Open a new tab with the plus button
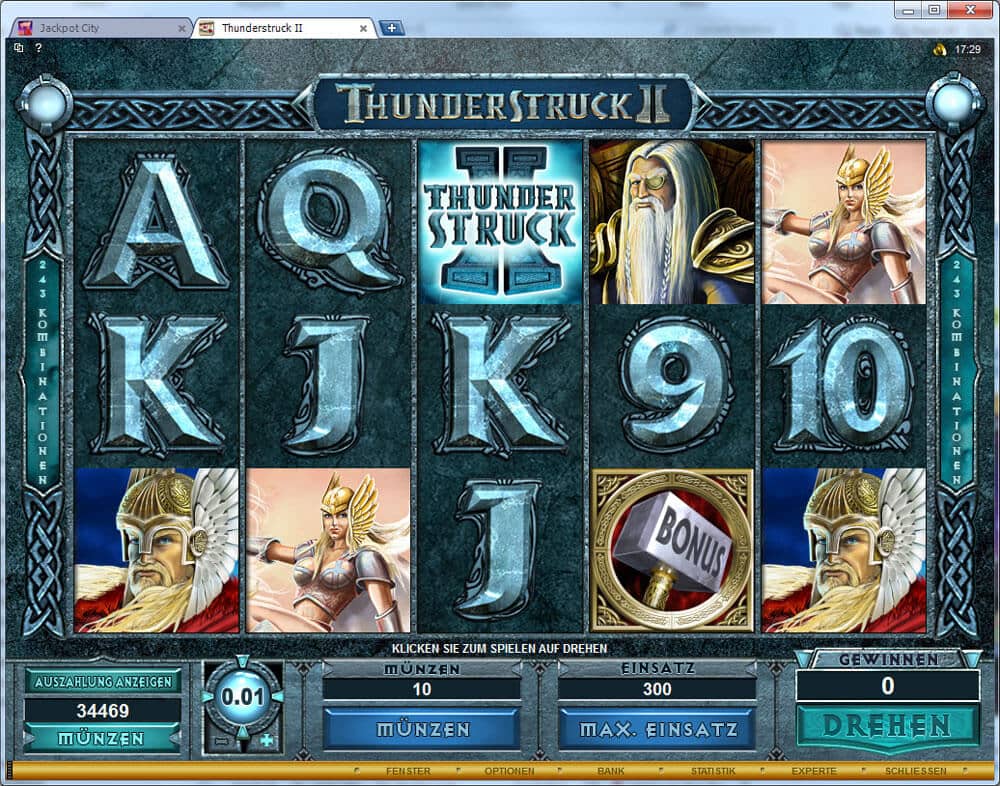This screenshot has height=786, width=1000. pyautogui.click(x=391, y=28)
